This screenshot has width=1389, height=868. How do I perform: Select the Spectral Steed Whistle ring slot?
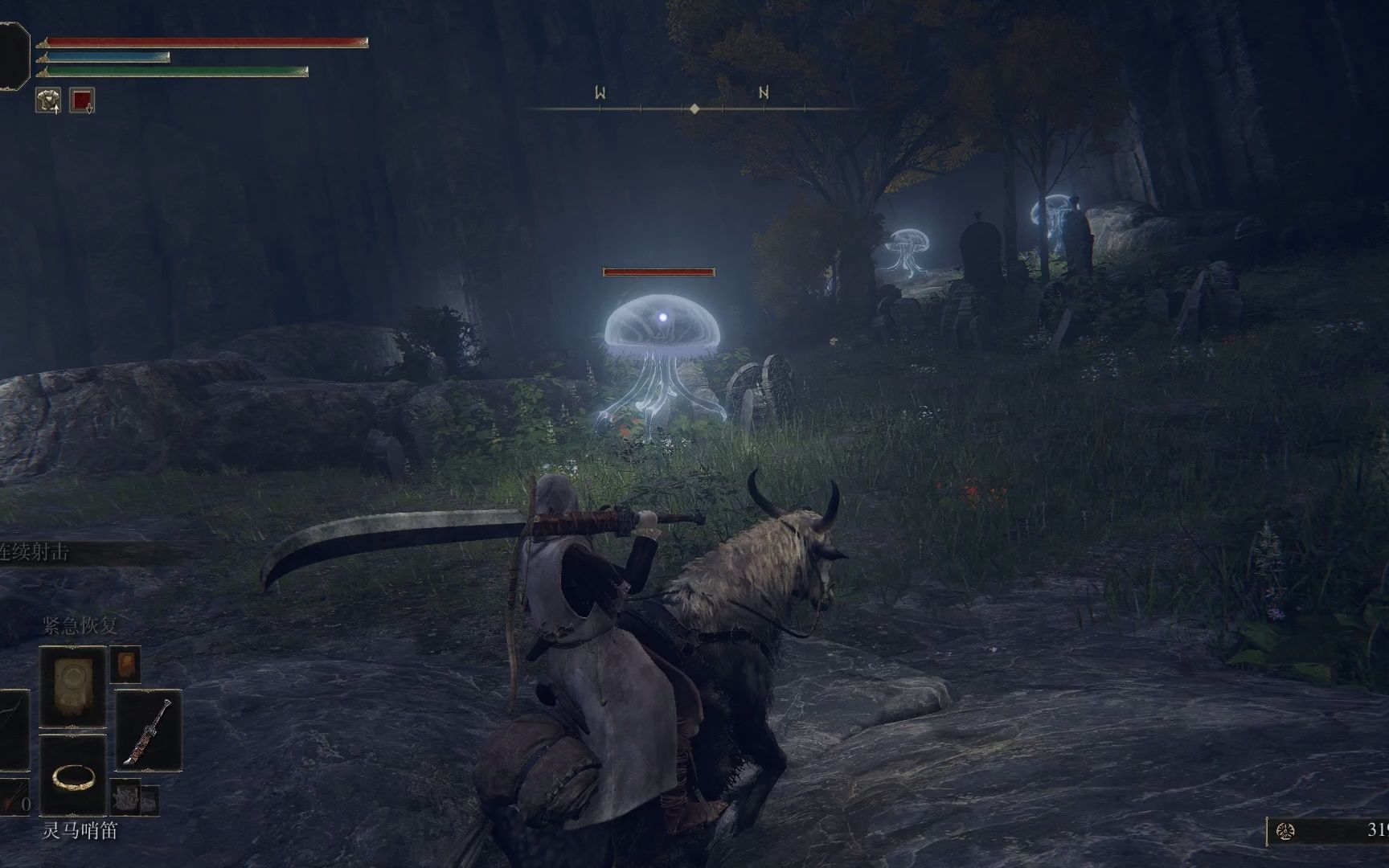coord(73,776)
